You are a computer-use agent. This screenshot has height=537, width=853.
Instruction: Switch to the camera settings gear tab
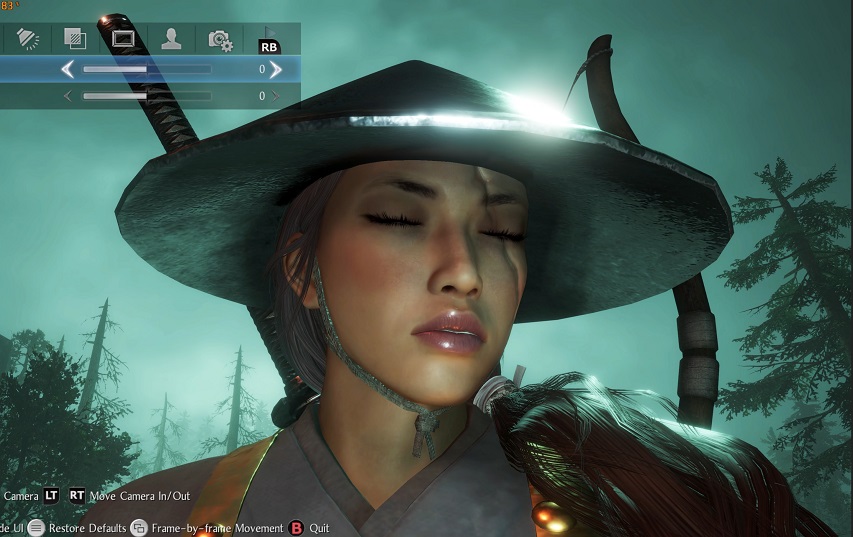pyautogui.click(x=219, y=39)
